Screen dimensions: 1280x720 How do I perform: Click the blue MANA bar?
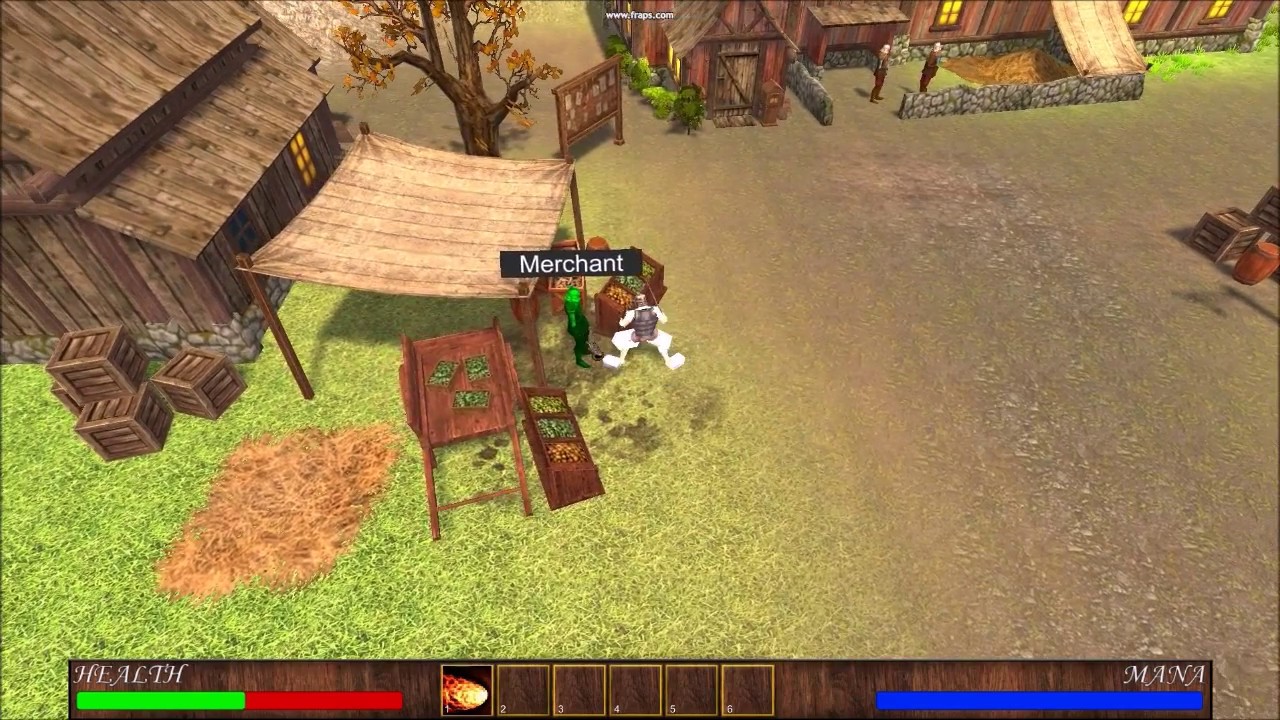(x=1040, y=700)
